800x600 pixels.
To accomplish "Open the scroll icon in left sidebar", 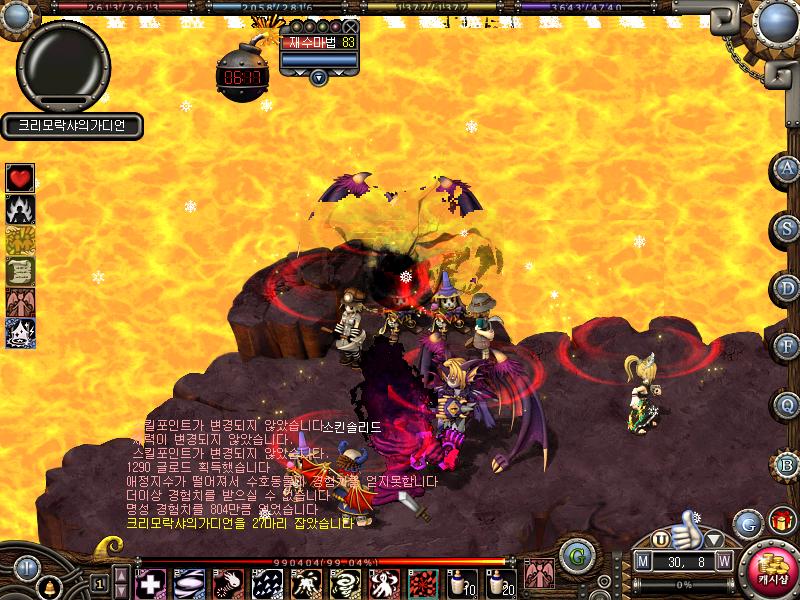I will coord(20,271).
